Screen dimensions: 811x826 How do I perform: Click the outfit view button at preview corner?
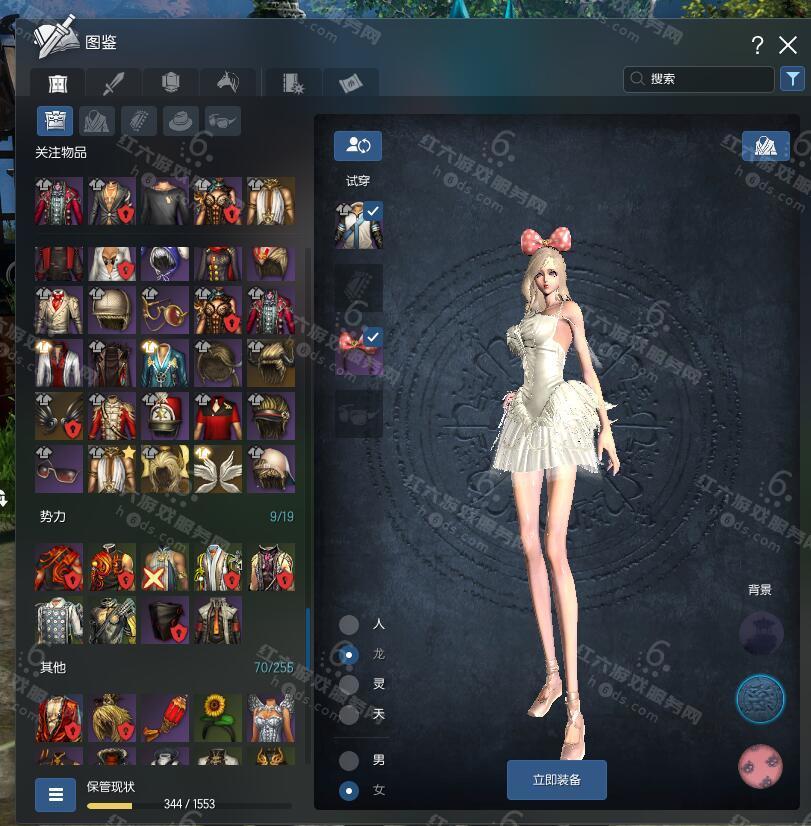[x=765, y=146]
